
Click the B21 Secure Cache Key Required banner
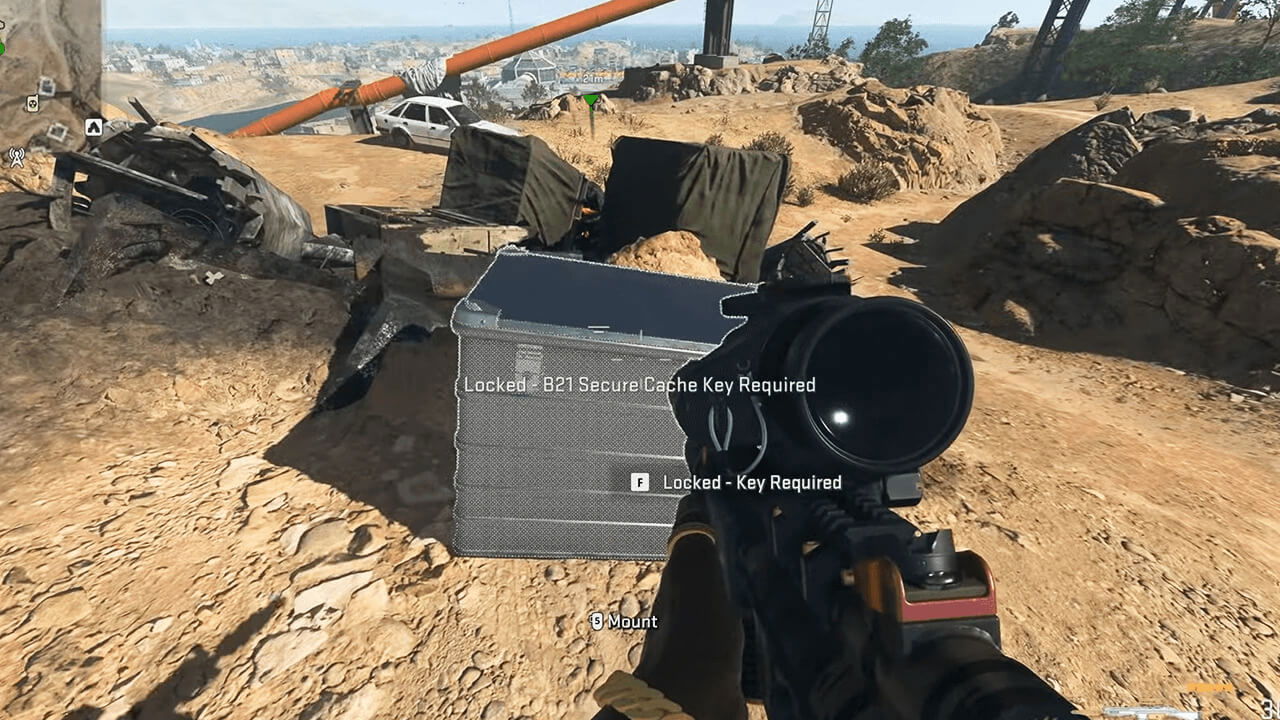(x=640, y=385)
